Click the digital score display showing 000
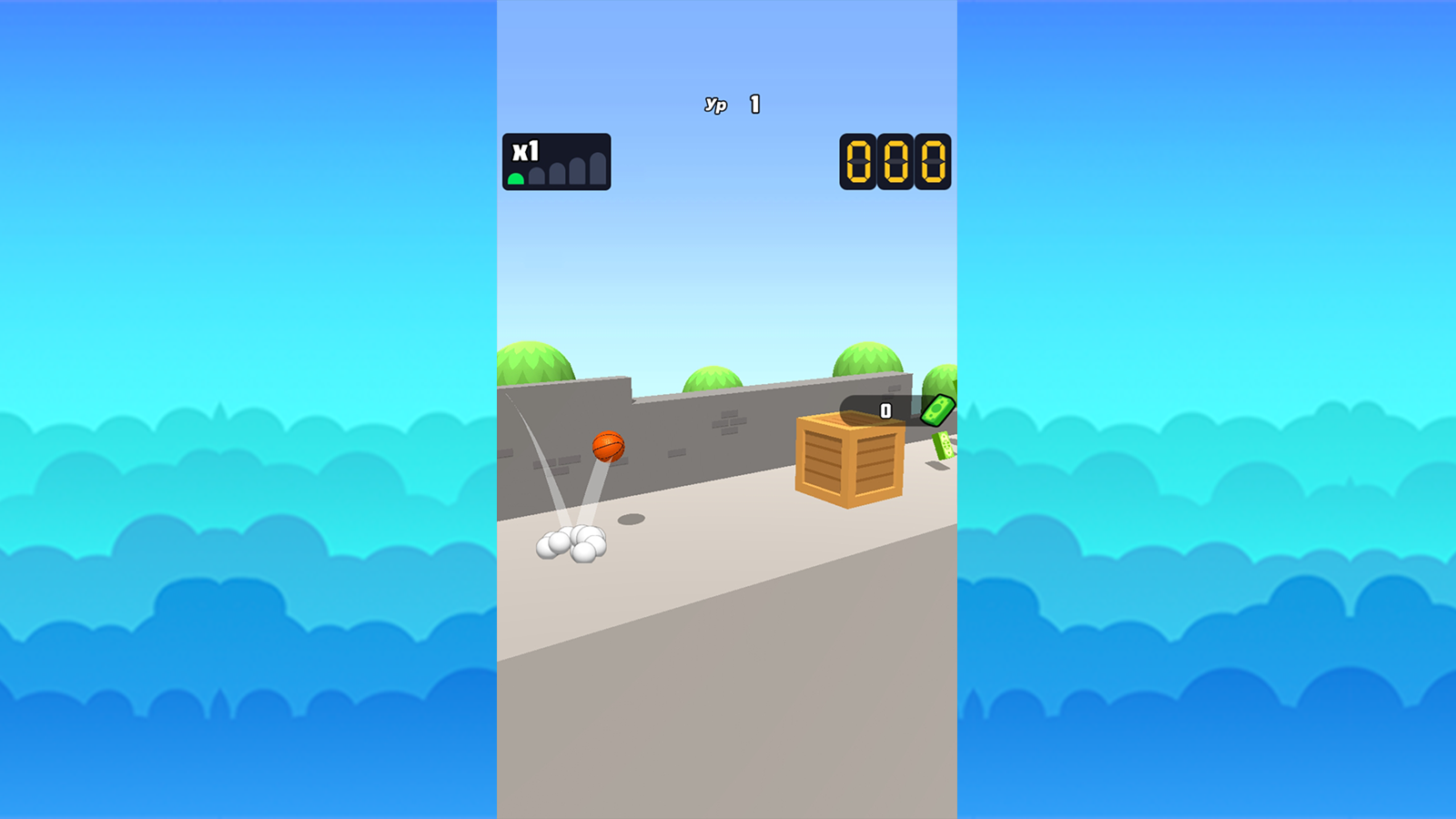Viewport: 1456px width, 819px height. pyautogui.click(x=894, y=164)
